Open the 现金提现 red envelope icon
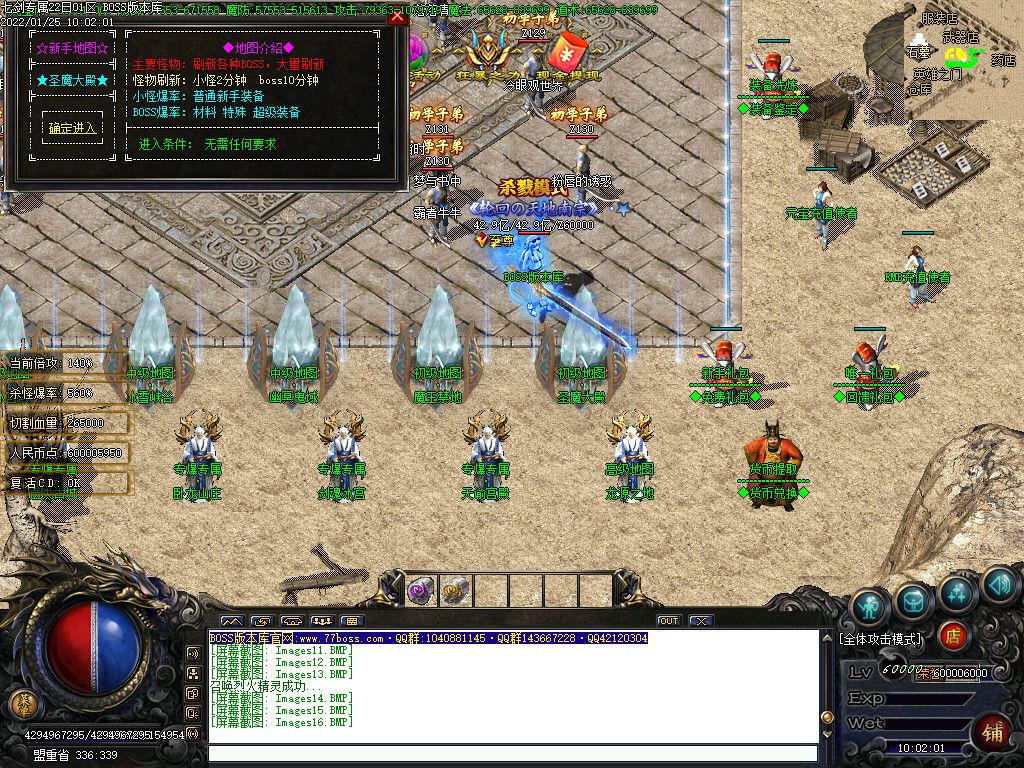The height and width of the screenshot is (768, 1024). pos(567,52)
